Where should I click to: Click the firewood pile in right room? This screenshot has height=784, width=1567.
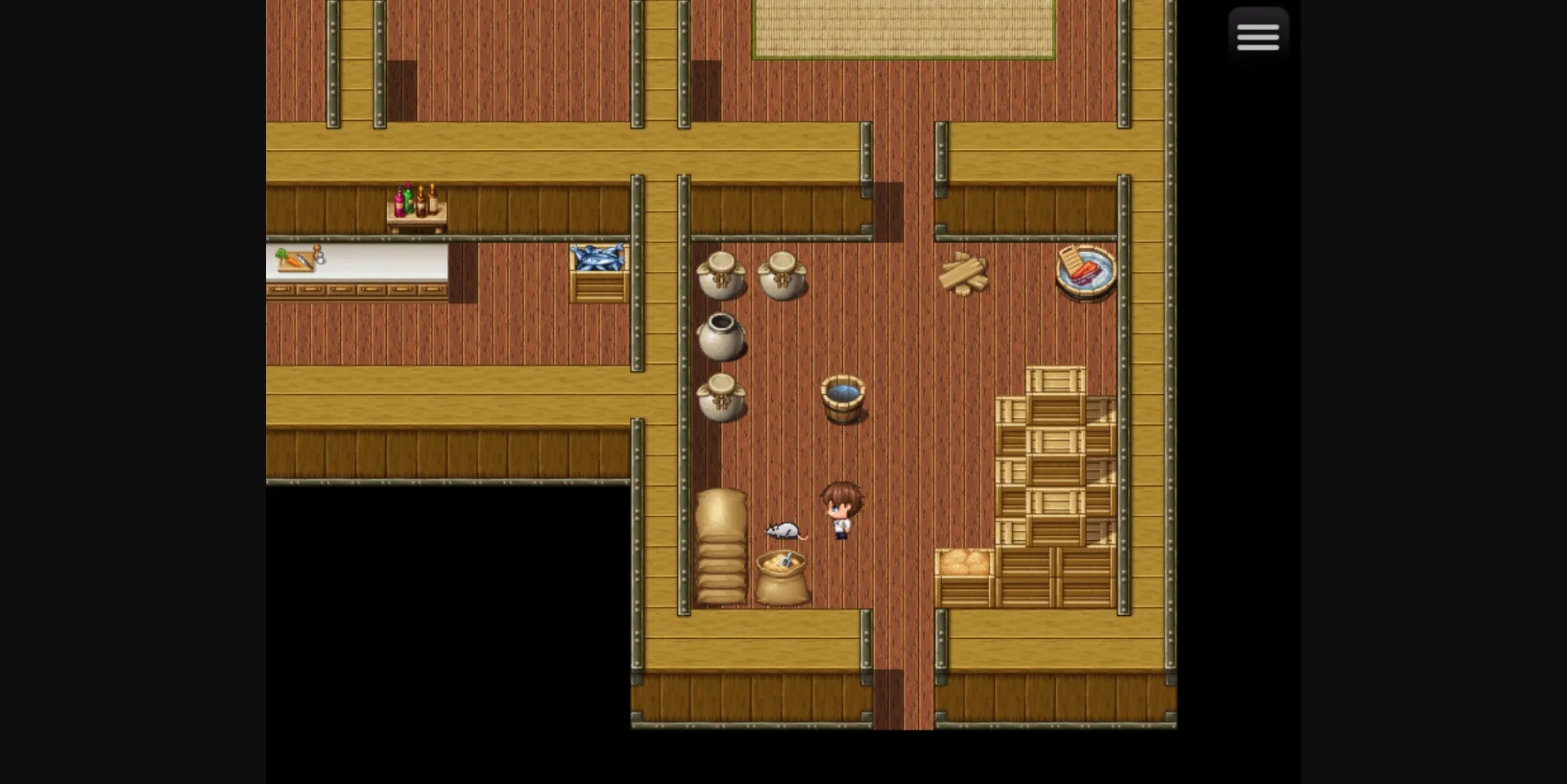[x=966, y=272]
